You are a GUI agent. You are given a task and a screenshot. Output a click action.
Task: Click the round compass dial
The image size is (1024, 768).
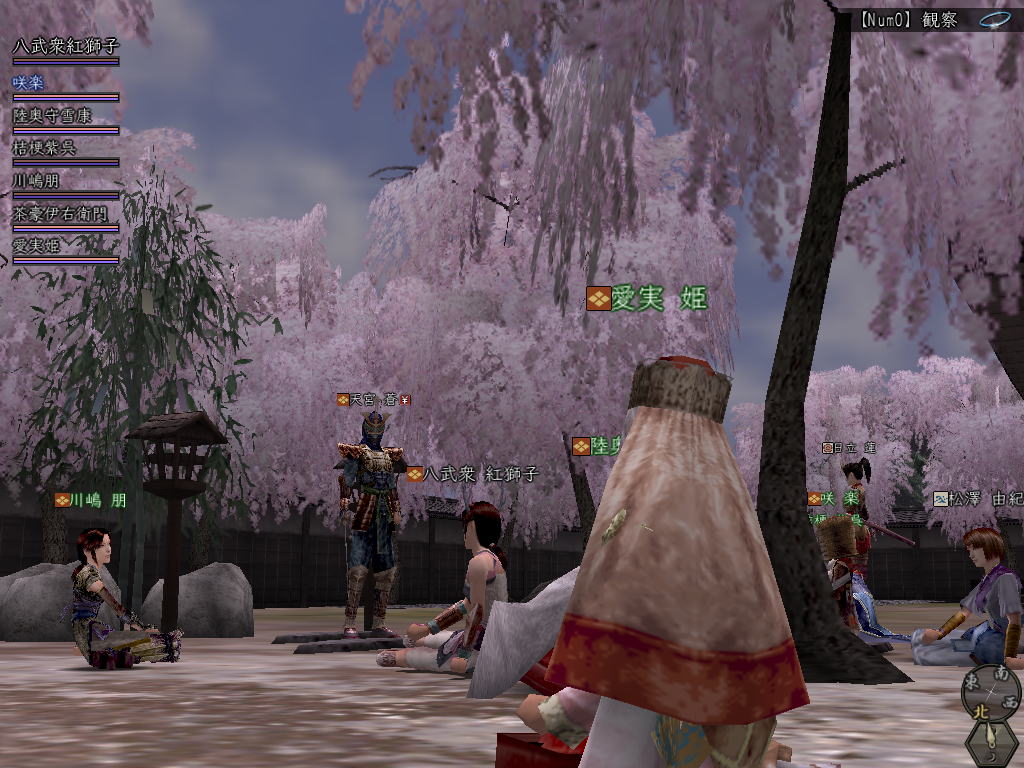(x=991, y=690)
